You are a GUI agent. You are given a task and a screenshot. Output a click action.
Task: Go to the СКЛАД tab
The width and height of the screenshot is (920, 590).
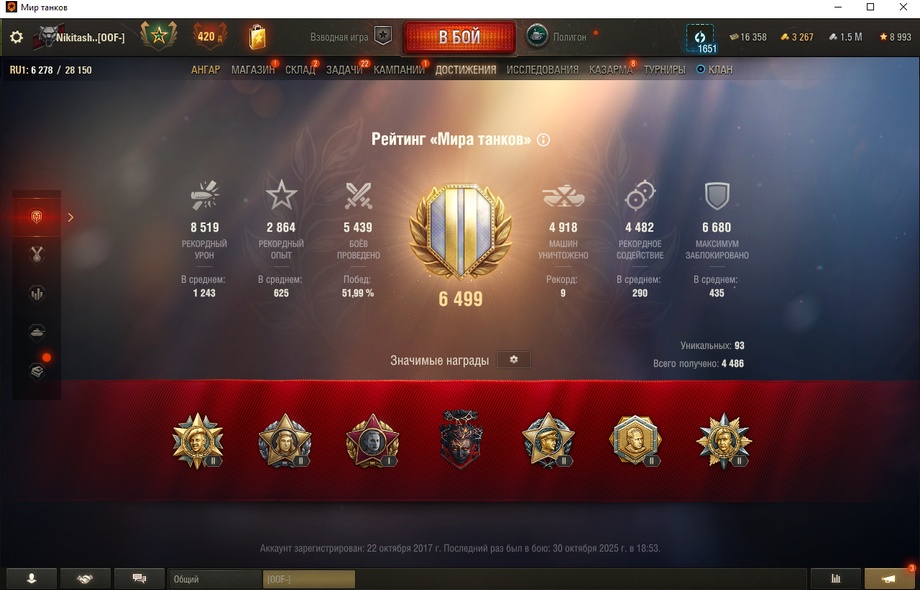(300, 70)
